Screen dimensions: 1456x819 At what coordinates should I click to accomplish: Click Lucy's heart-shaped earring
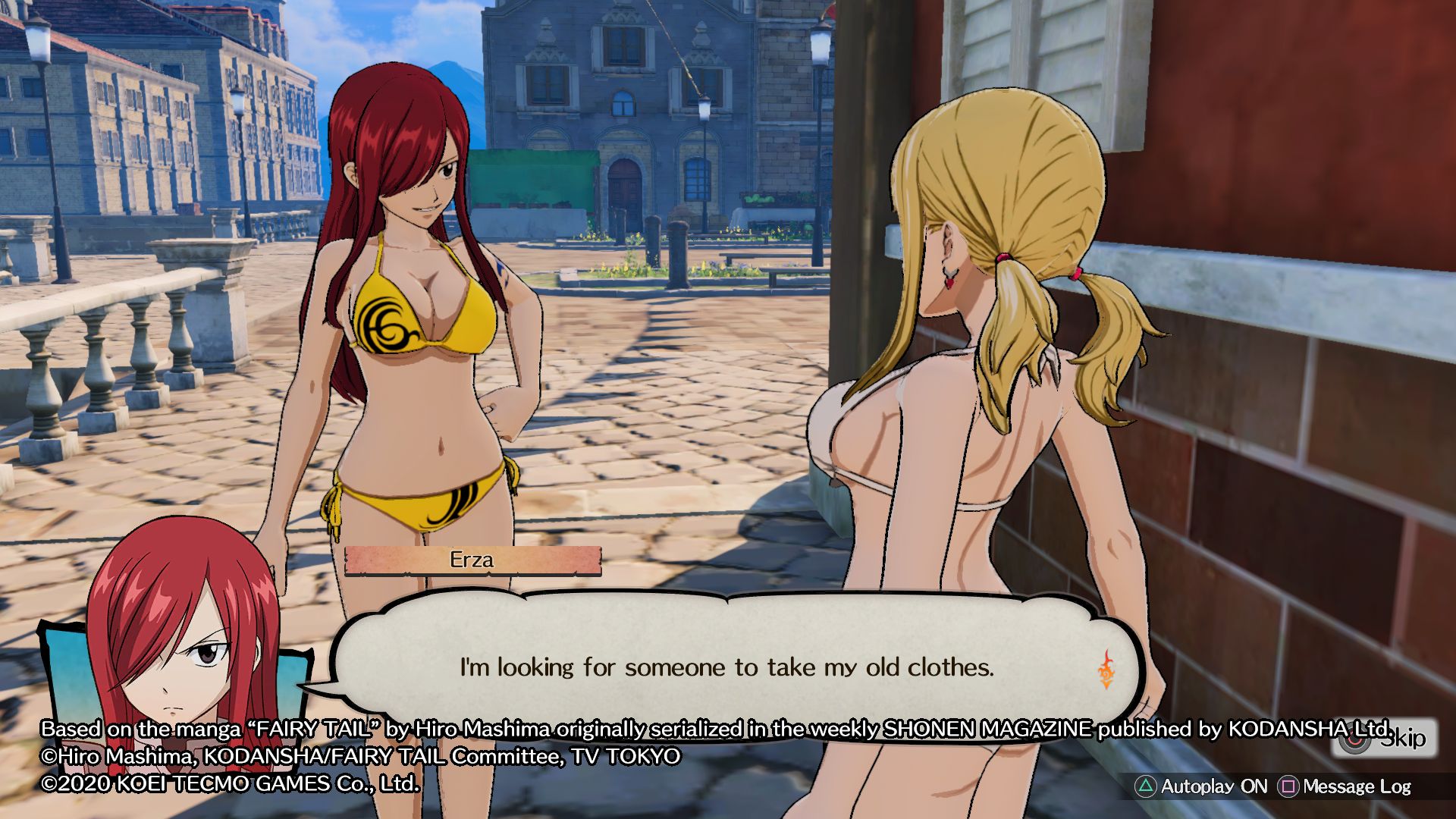[949, 282]
